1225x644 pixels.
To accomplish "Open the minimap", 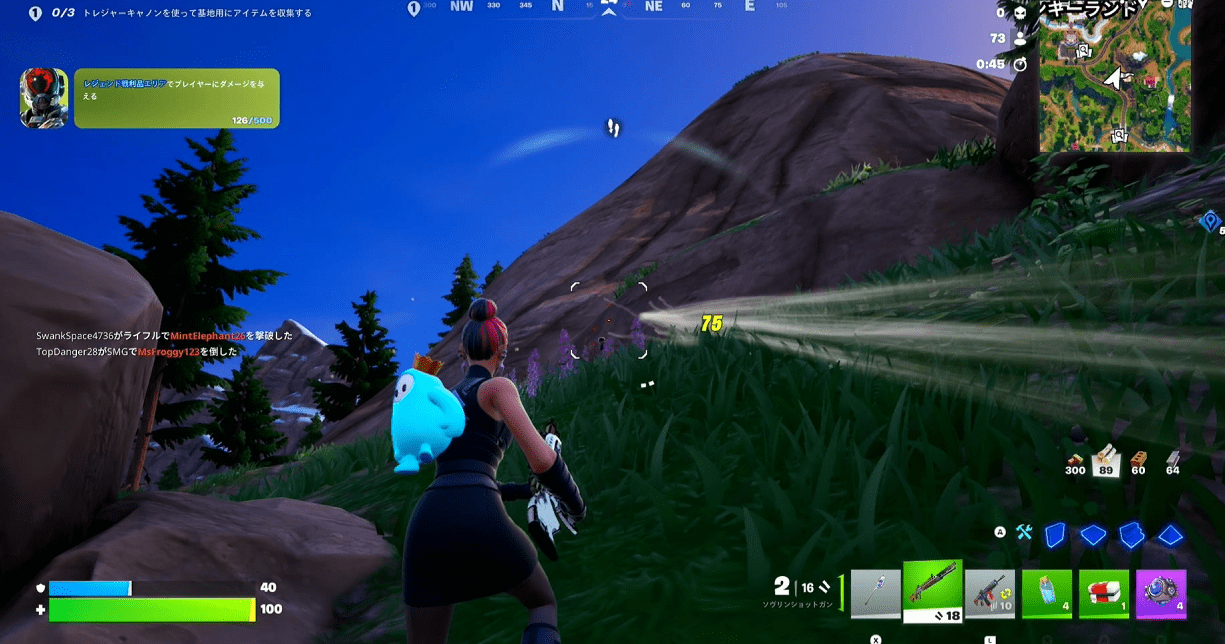I will pos(1115,76).
